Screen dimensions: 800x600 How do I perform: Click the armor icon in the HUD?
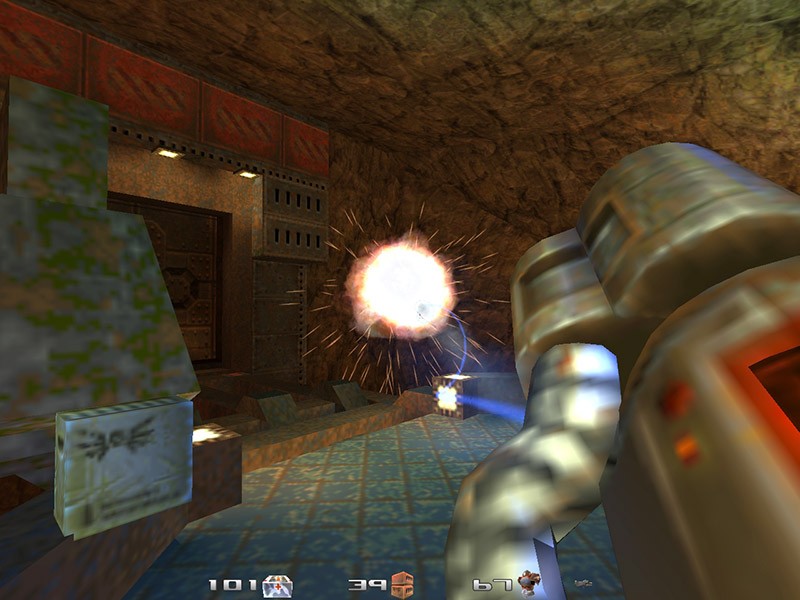(x=527, y=583)
